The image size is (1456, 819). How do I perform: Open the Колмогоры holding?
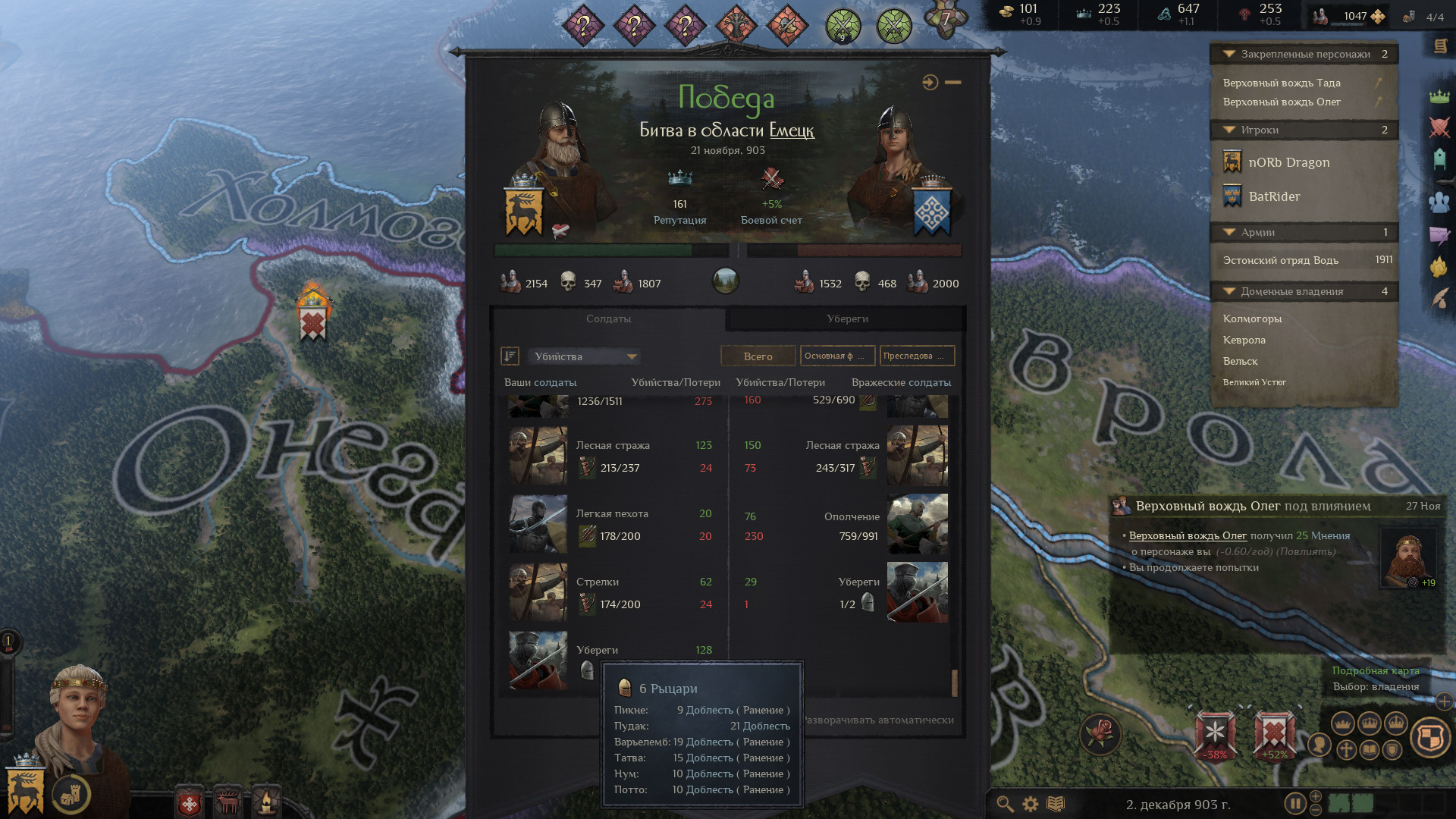tap(1252, 318)
